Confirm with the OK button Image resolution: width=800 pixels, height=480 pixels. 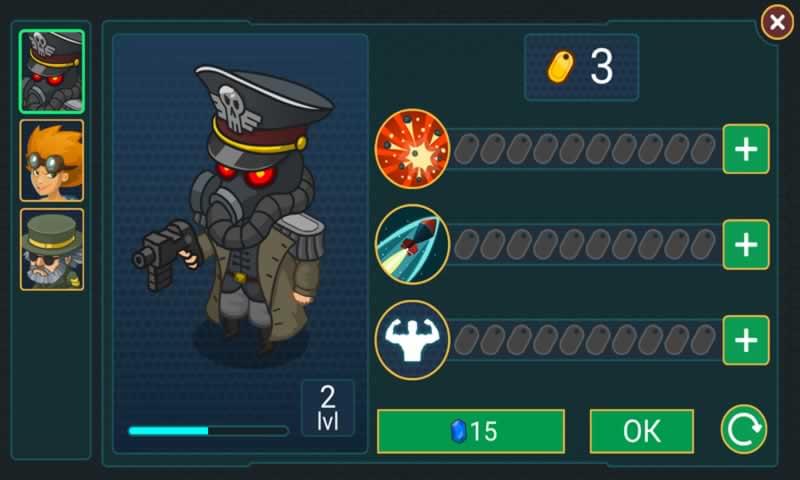pos(641,431)
